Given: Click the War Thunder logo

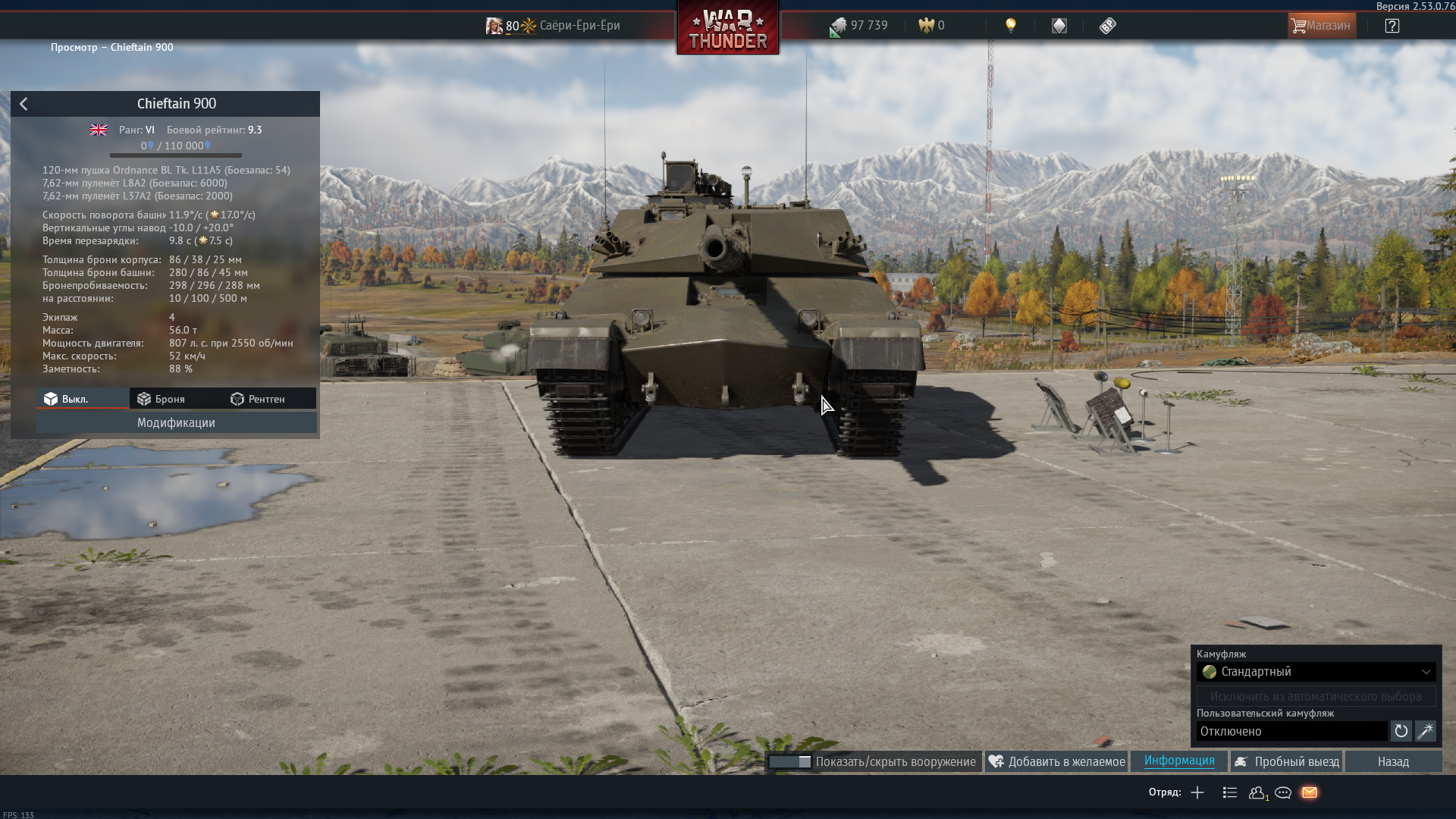Looking at the screenshot, I should [727, 29].
